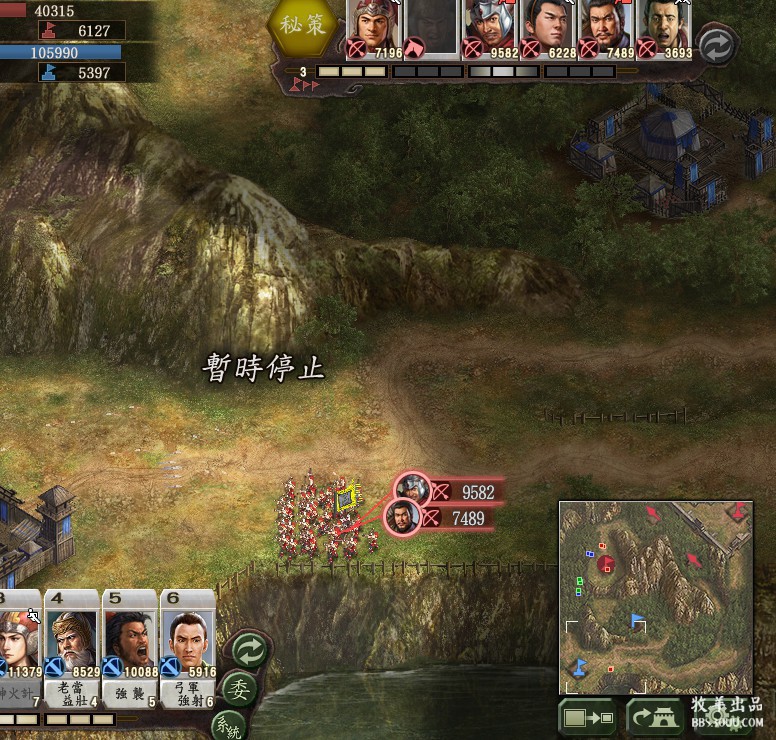Select the top-row enemy card with 7489 troops
The width and height of the screenshot is (776, 740).
tap(606, 28)
